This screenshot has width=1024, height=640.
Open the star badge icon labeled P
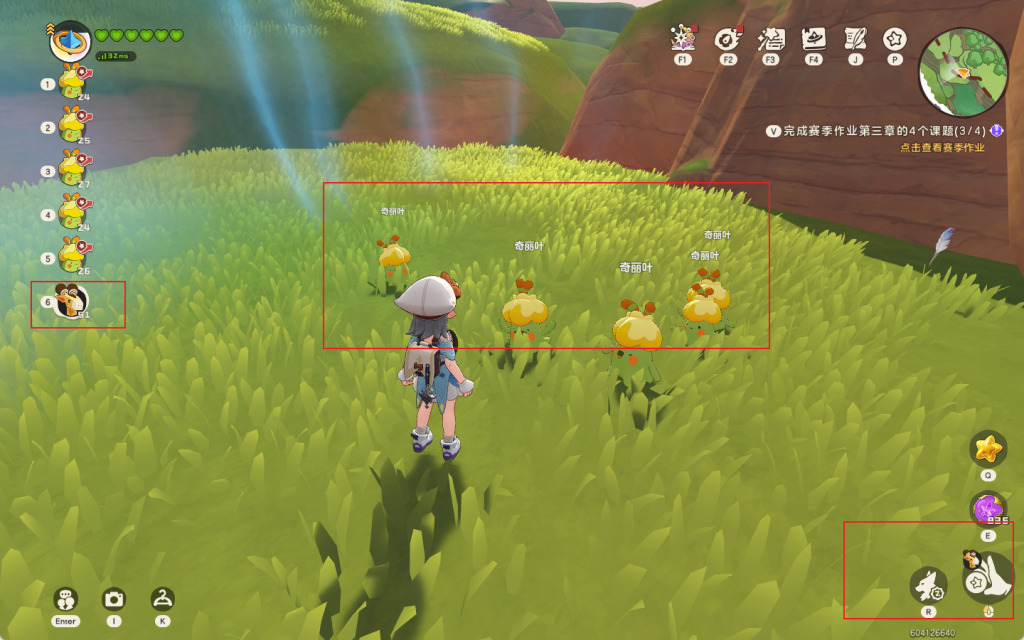pos(894,39)
